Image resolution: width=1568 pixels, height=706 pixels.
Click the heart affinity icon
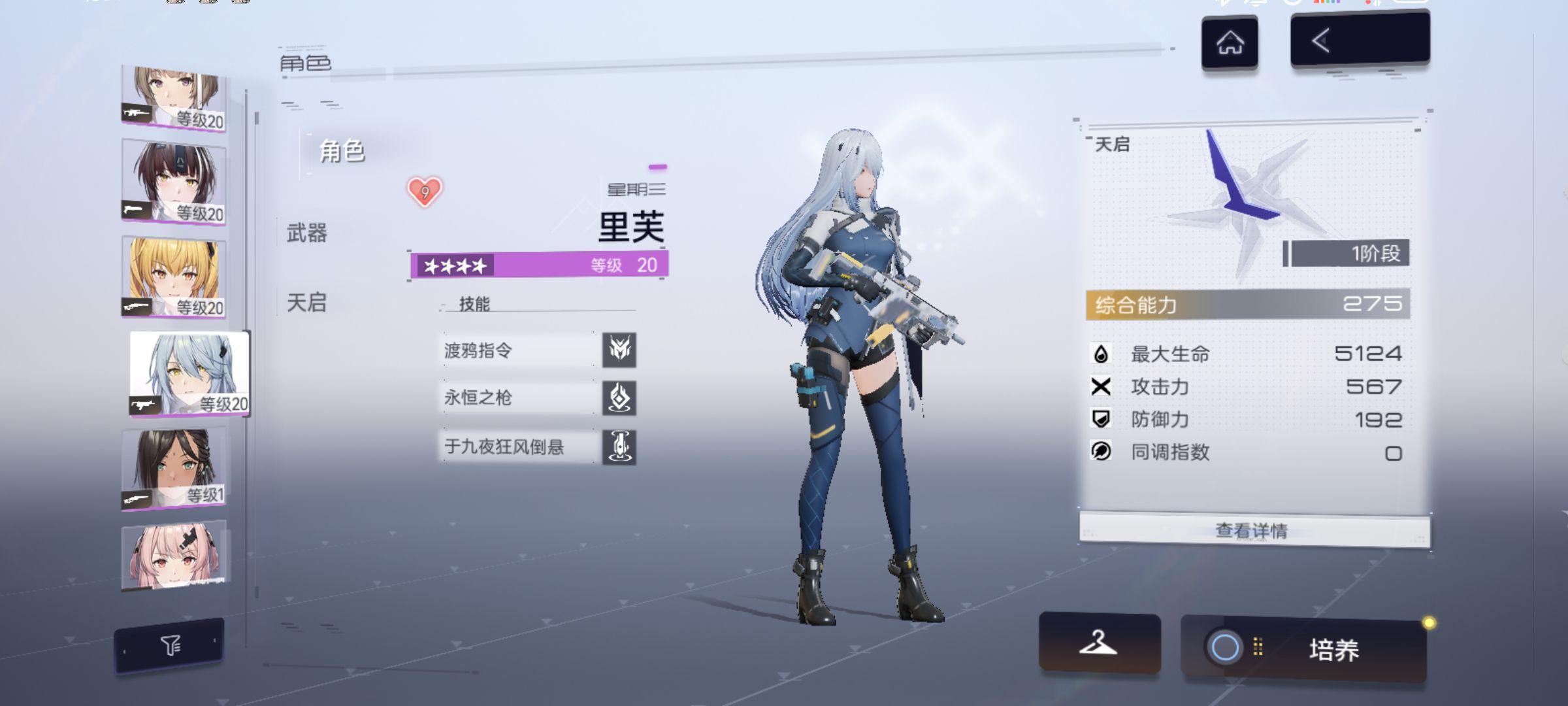[x=425, y=192]
